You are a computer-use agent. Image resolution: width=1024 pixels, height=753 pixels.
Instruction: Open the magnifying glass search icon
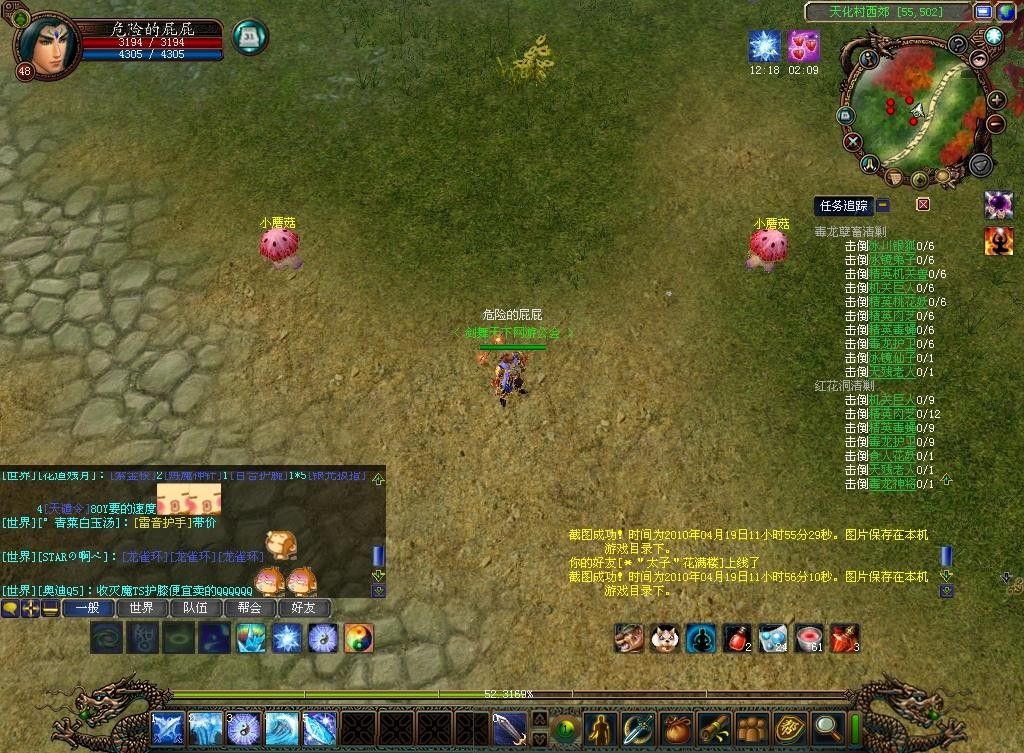[x=828, y=728]
